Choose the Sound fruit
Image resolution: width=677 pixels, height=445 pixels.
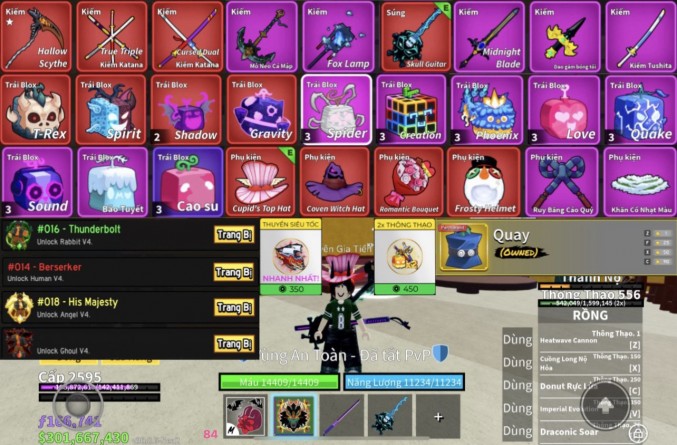point(36,182)
